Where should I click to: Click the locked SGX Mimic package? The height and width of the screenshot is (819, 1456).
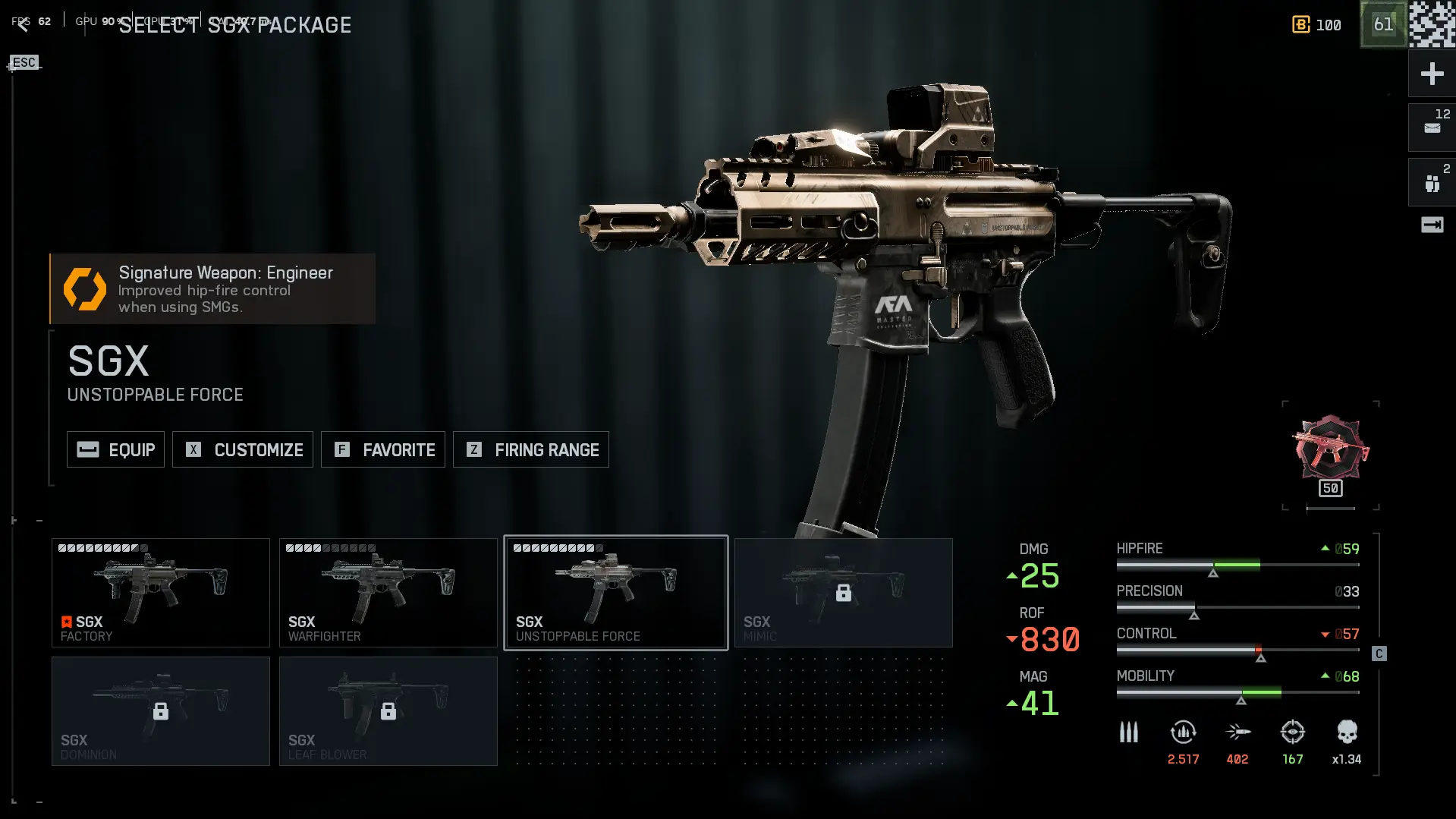tap(844, 593)
